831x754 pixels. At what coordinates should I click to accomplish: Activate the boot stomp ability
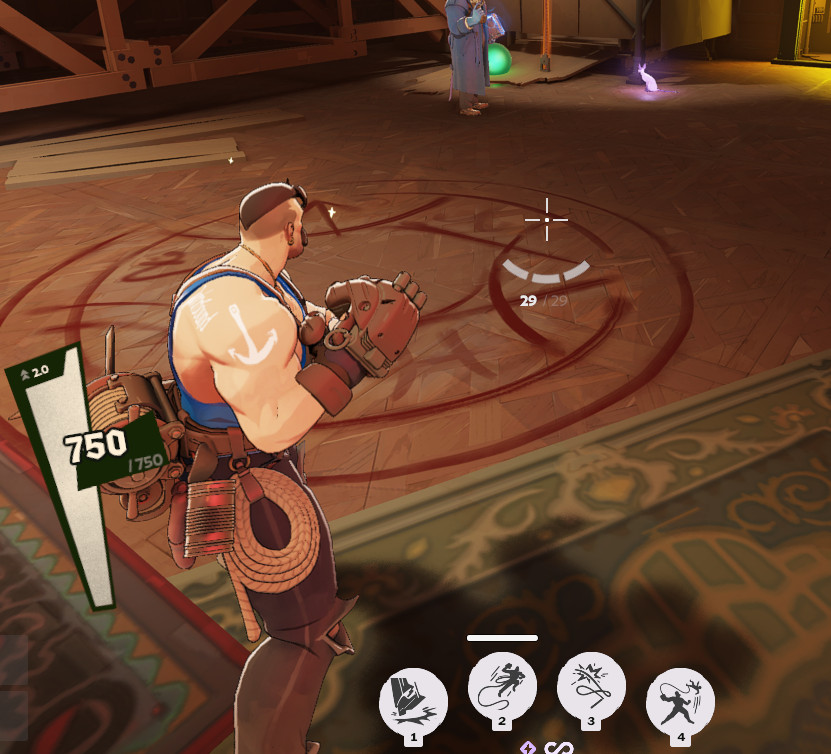413,700
